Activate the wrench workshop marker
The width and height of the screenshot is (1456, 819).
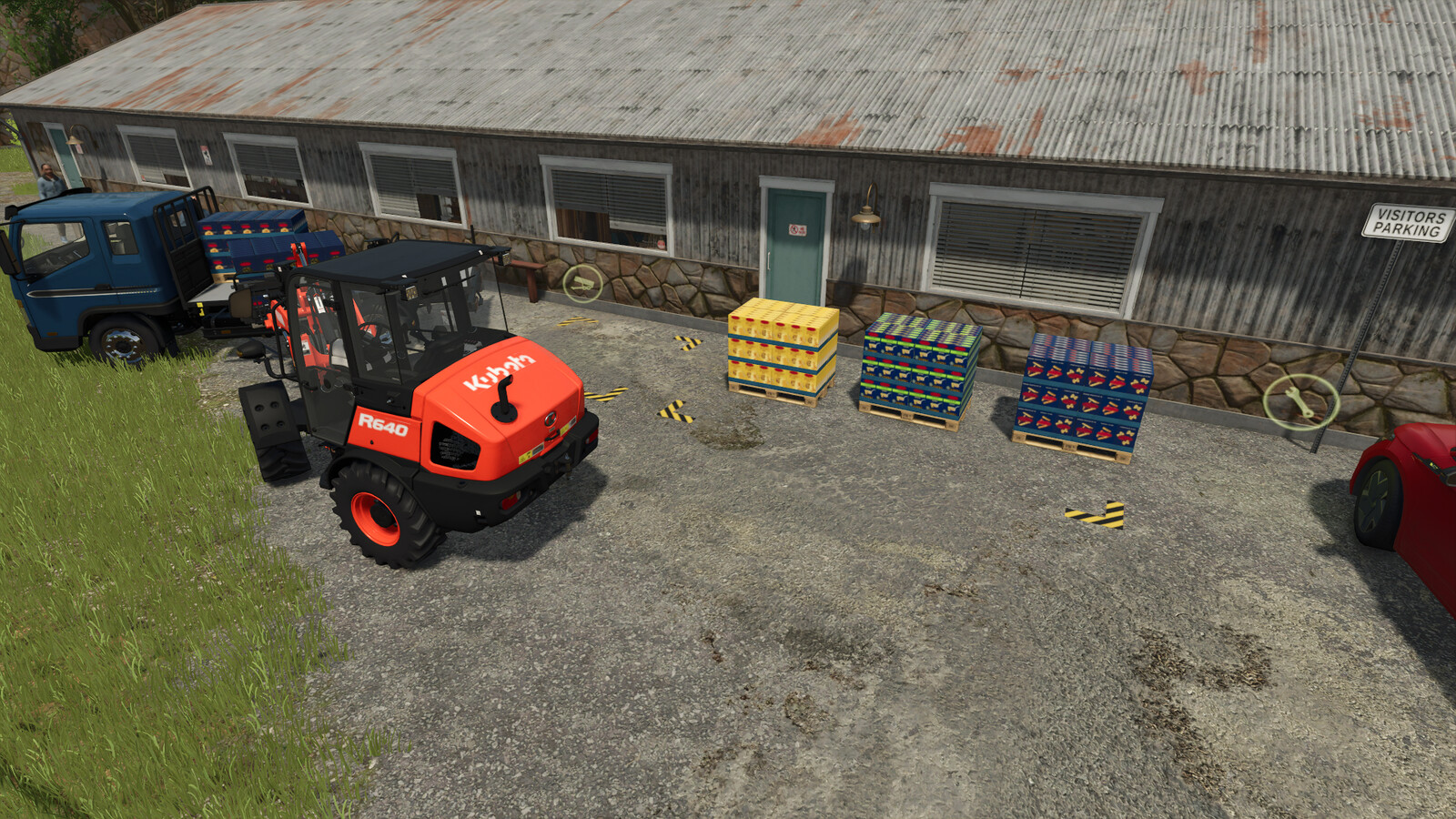1300,401
